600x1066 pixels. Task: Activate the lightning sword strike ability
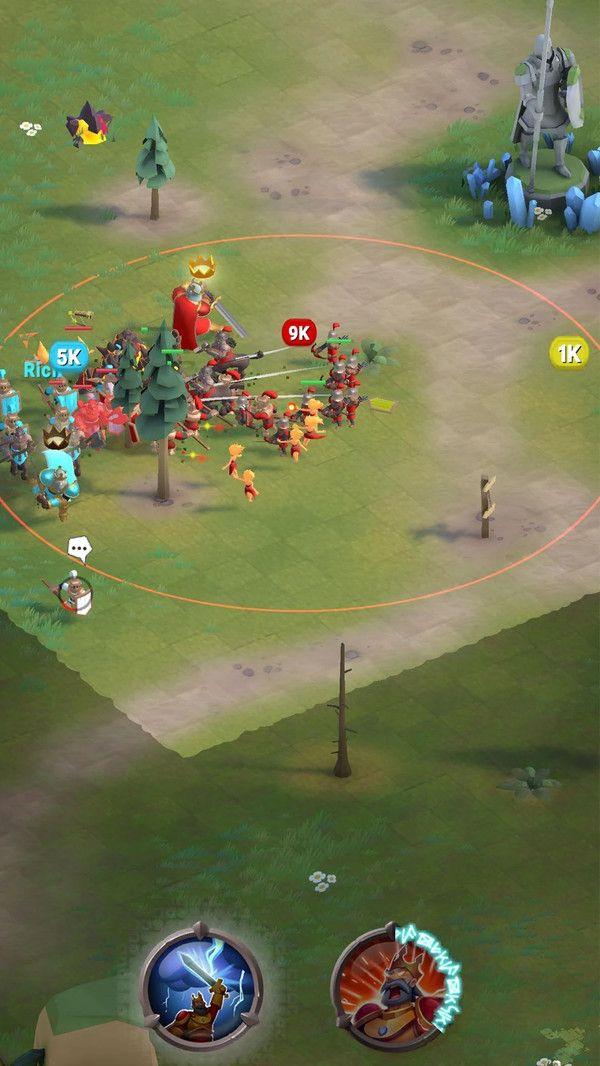click(x=201, y=986)
